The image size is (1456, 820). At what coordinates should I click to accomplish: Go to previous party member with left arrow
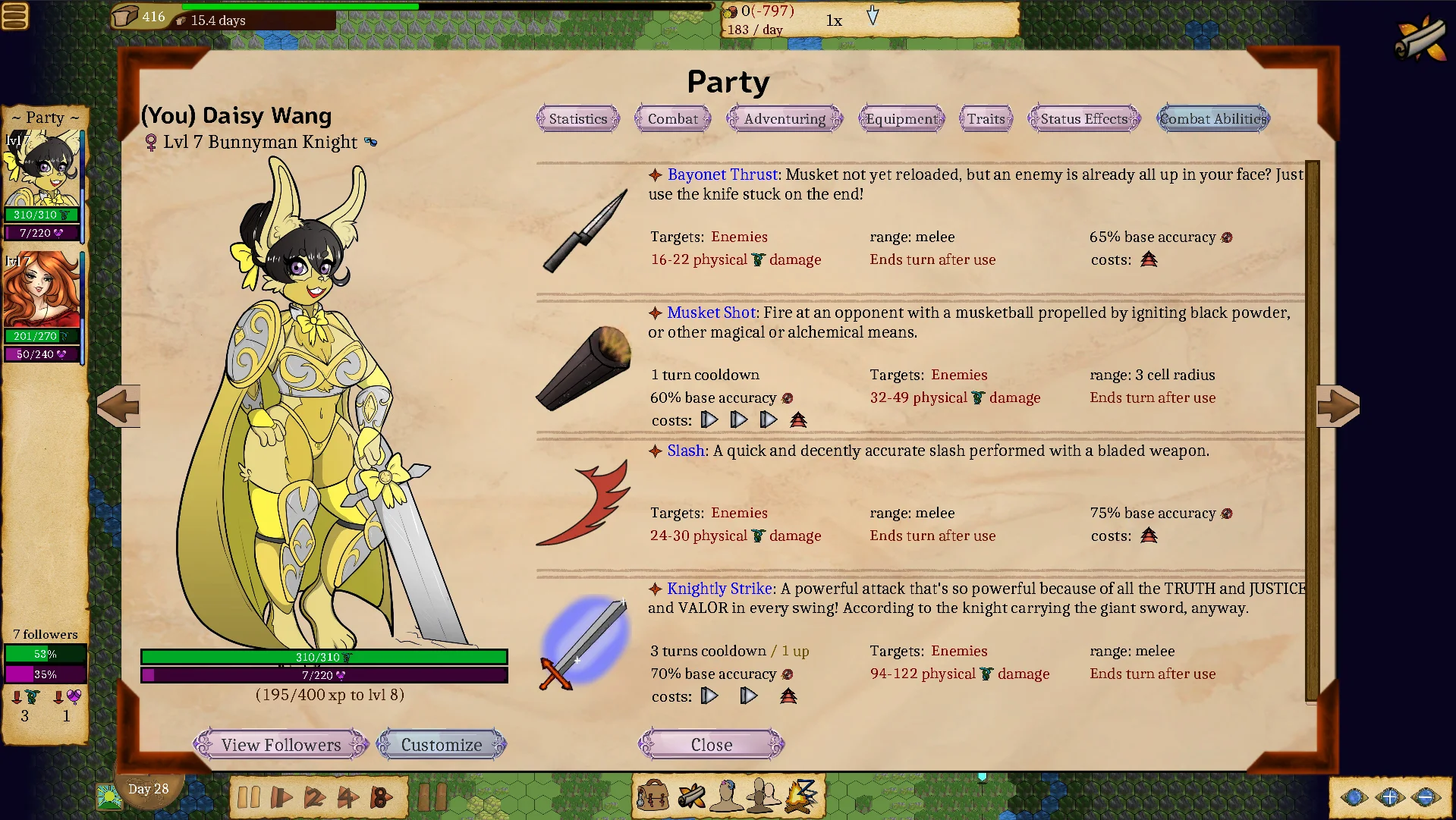[x=119, y=406]
